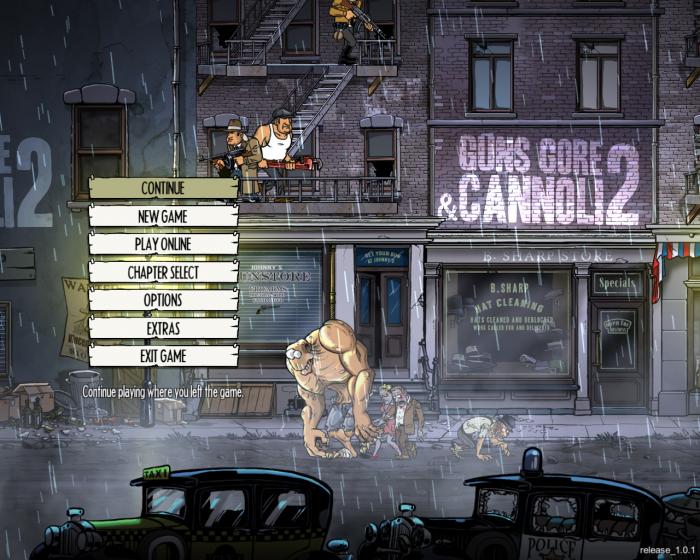Screen dimensions: 700x560
Task: Choose Play Online from the menu
Action: click(x=163, y=244)
